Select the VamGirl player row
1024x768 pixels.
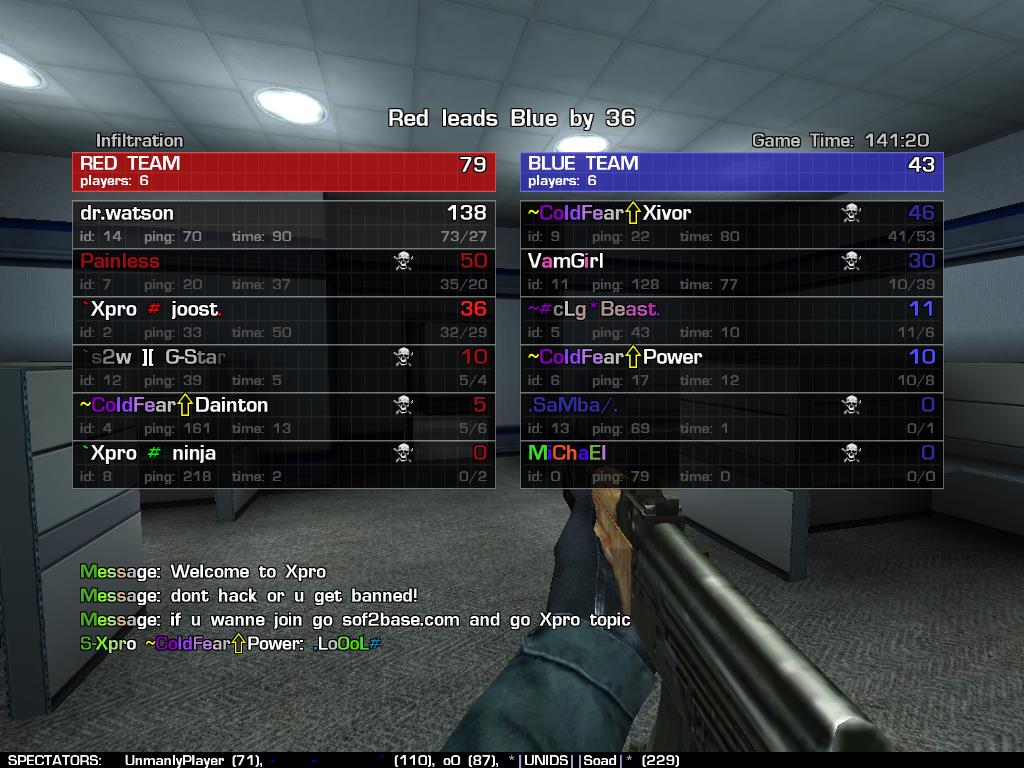[731, 272]
